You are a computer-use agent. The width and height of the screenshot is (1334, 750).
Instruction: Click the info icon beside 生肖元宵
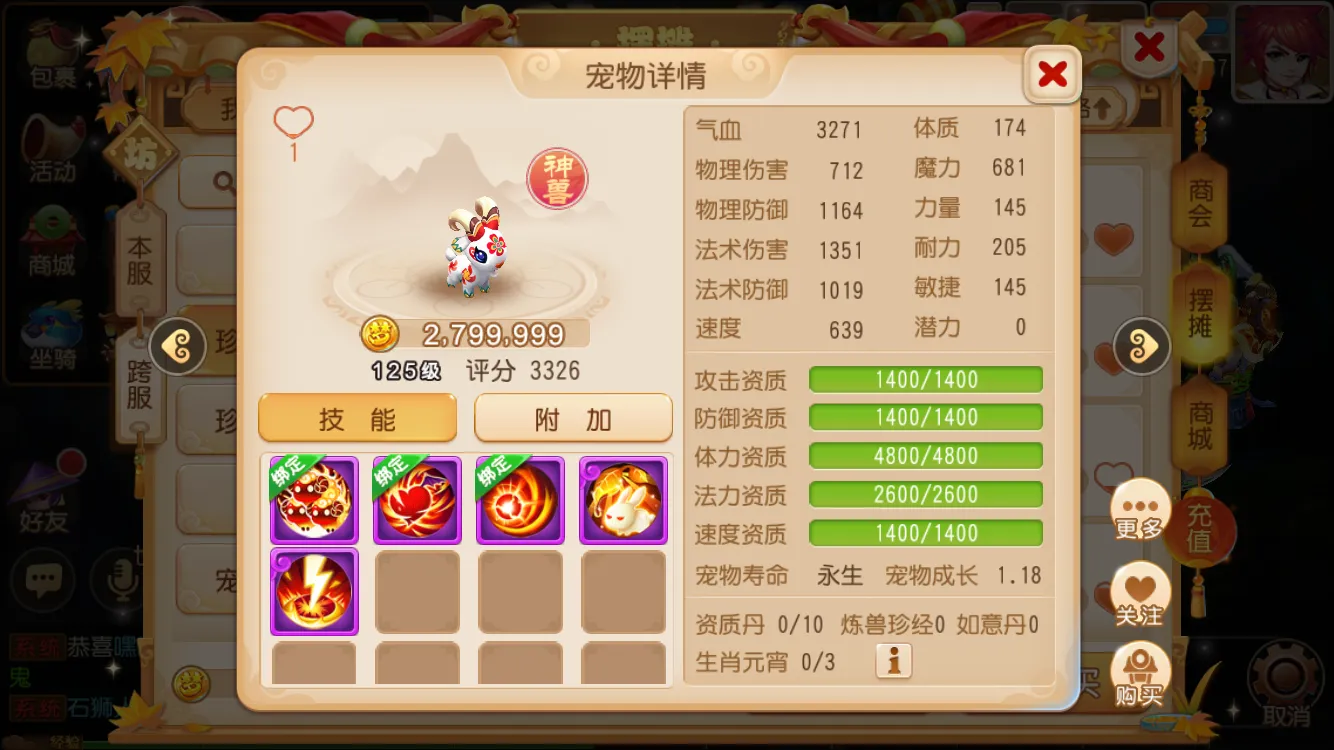[x=893, y=660]
